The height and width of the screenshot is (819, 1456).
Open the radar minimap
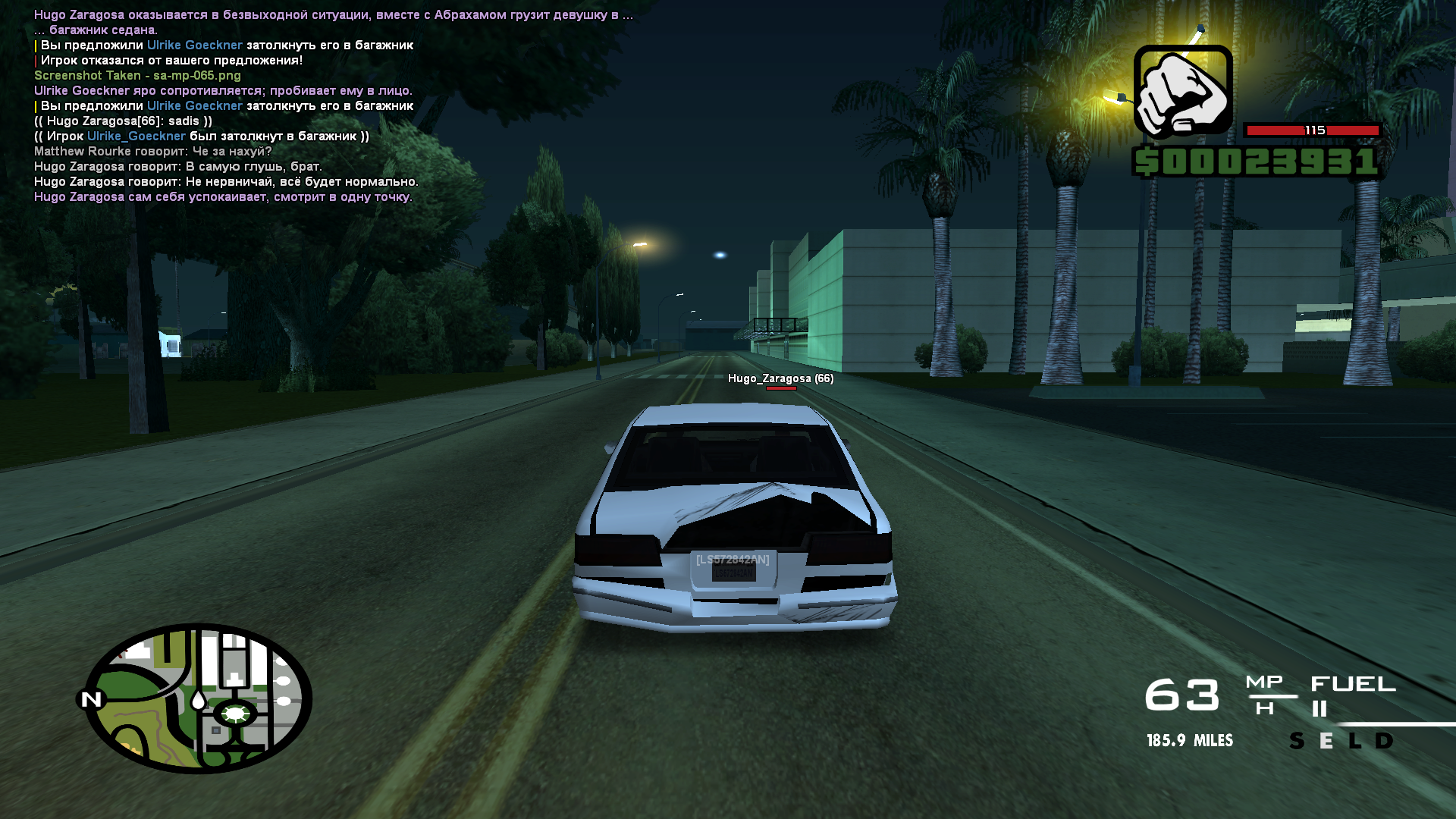click(198, 698)
